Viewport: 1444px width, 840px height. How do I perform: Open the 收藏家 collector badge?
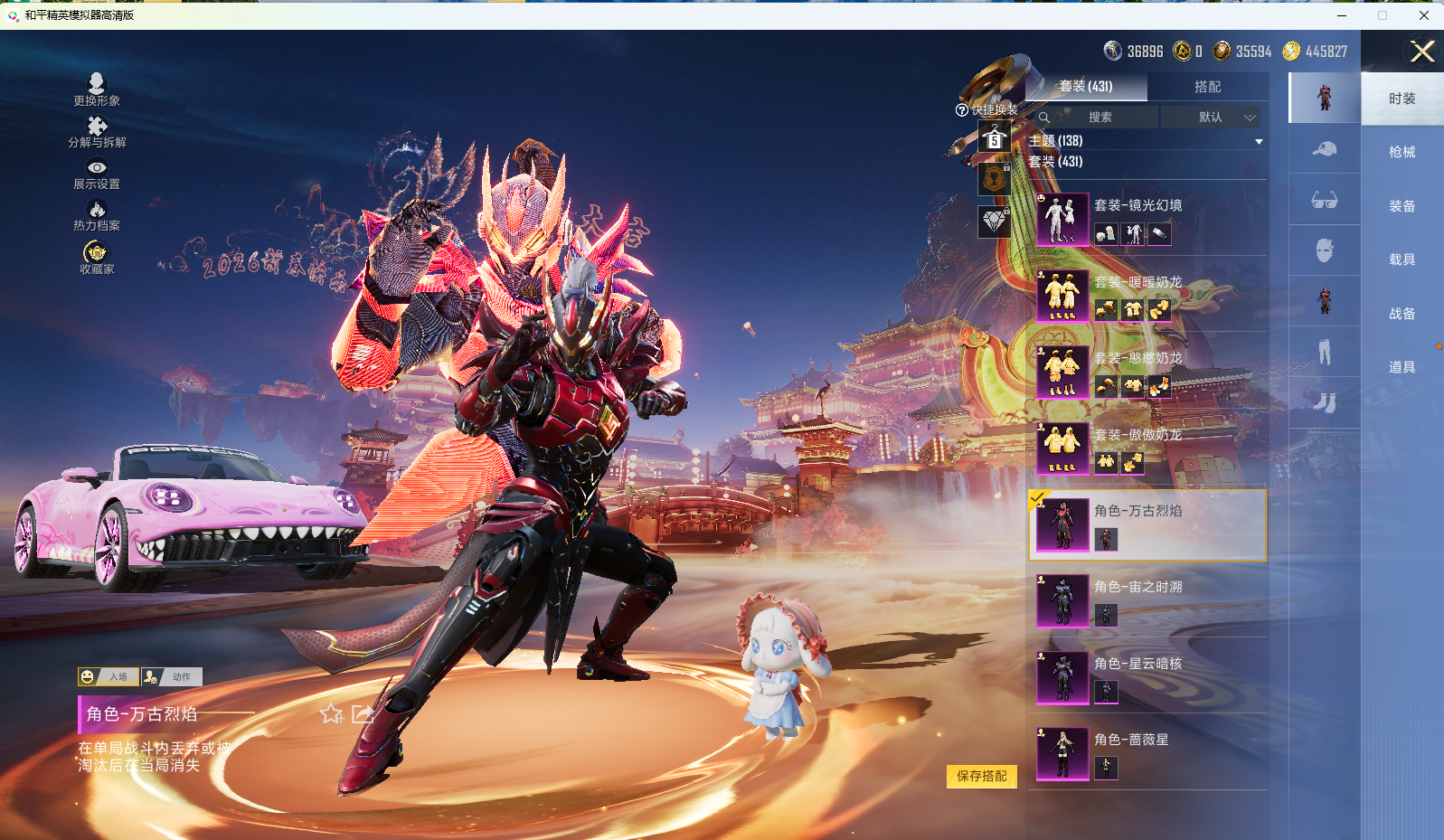pyautogui.click(x=97, y=257)
